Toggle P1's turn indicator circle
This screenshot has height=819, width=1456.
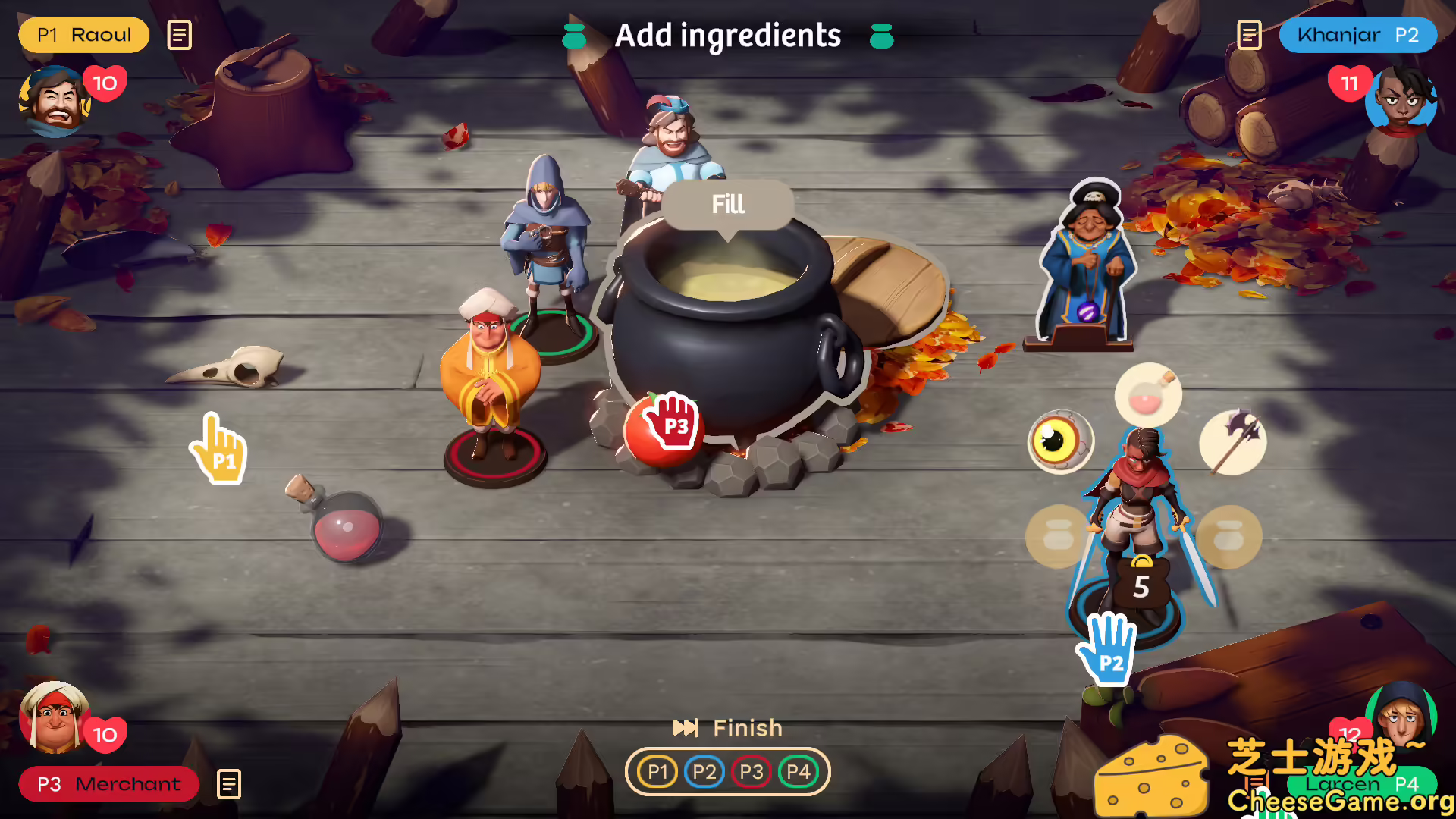(657, 771)
